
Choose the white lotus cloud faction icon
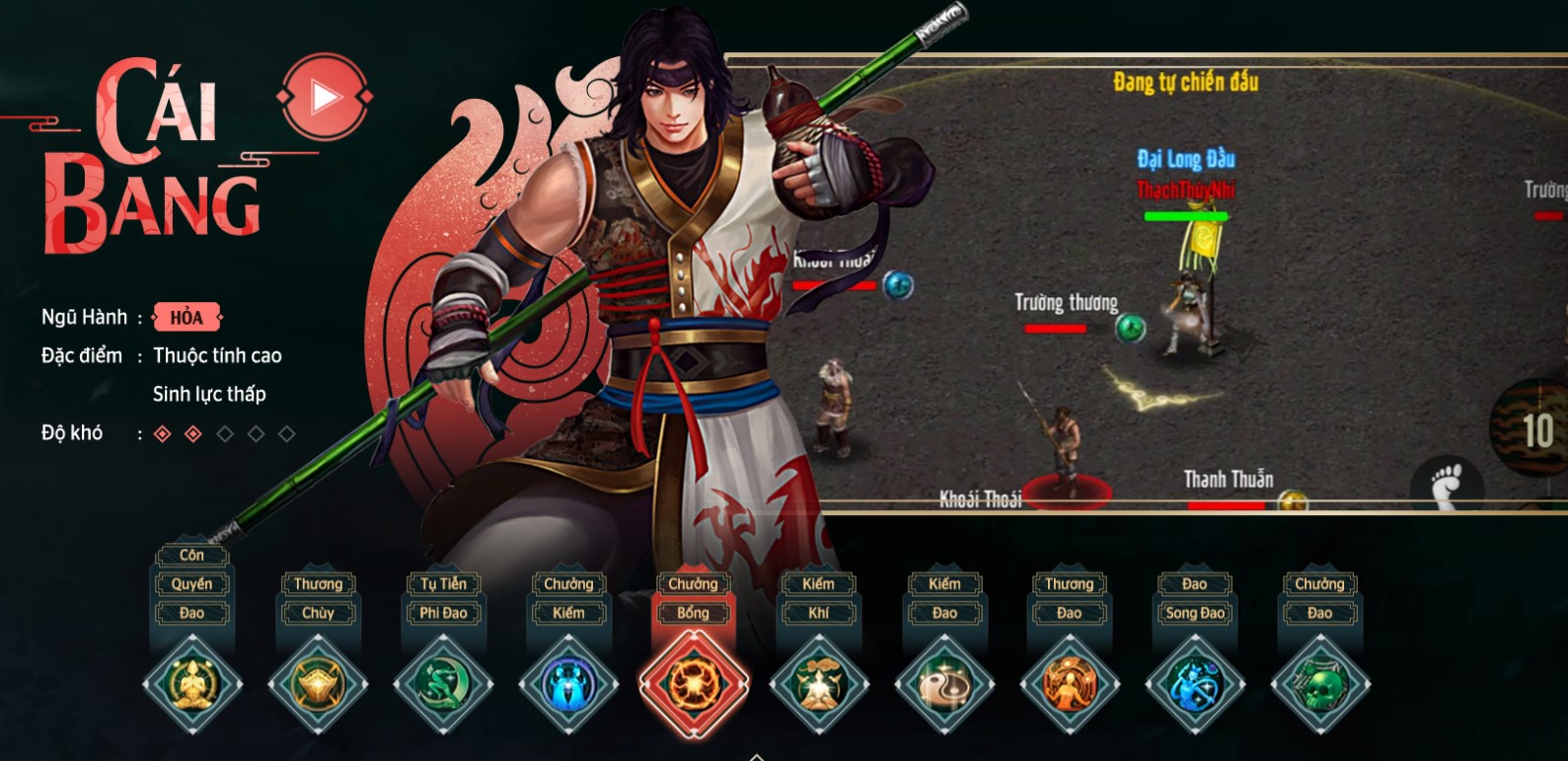(819, 683)
